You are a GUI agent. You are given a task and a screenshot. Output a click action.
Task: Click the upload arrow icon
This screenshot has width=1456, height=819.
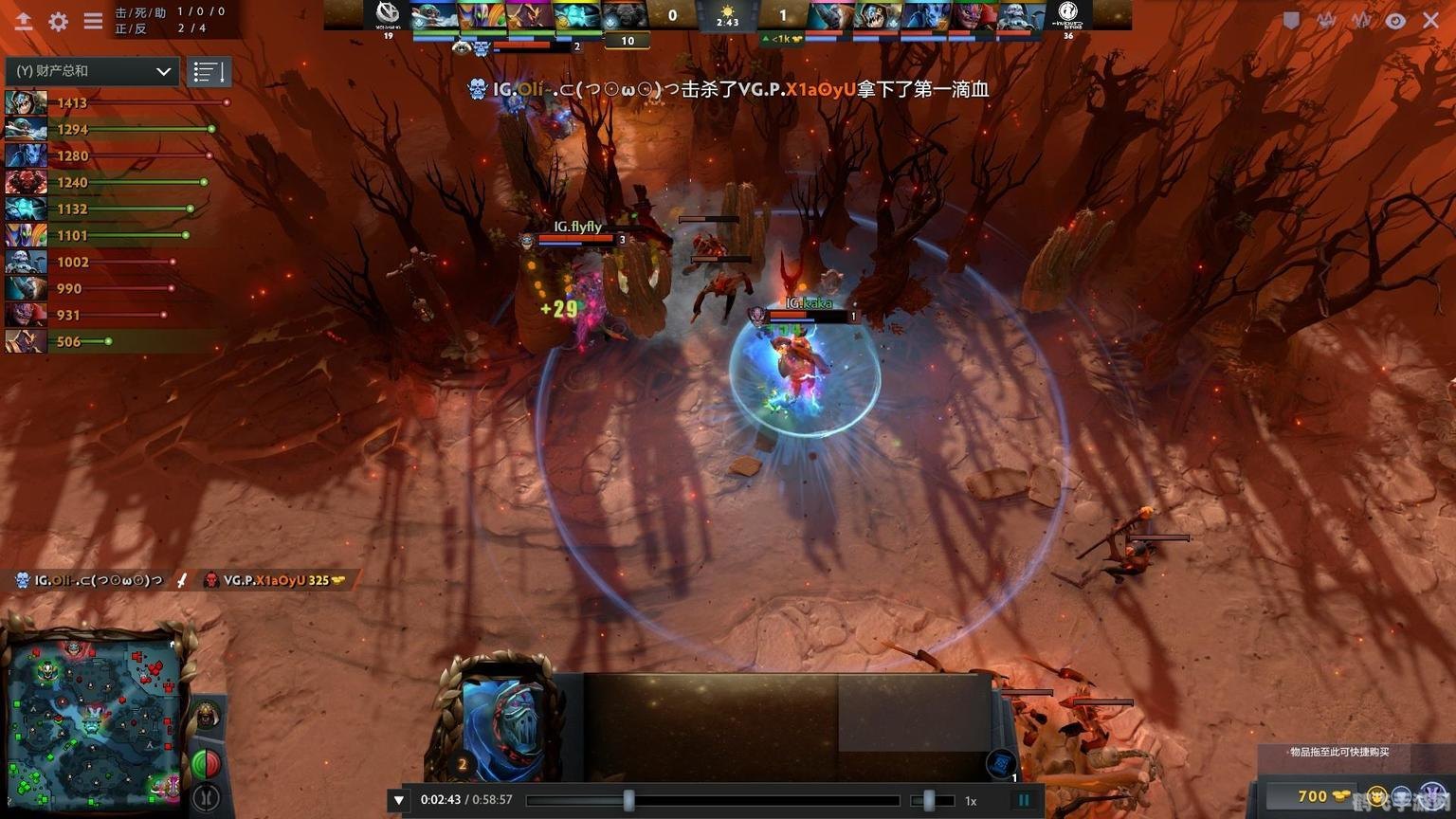(24, 21)
